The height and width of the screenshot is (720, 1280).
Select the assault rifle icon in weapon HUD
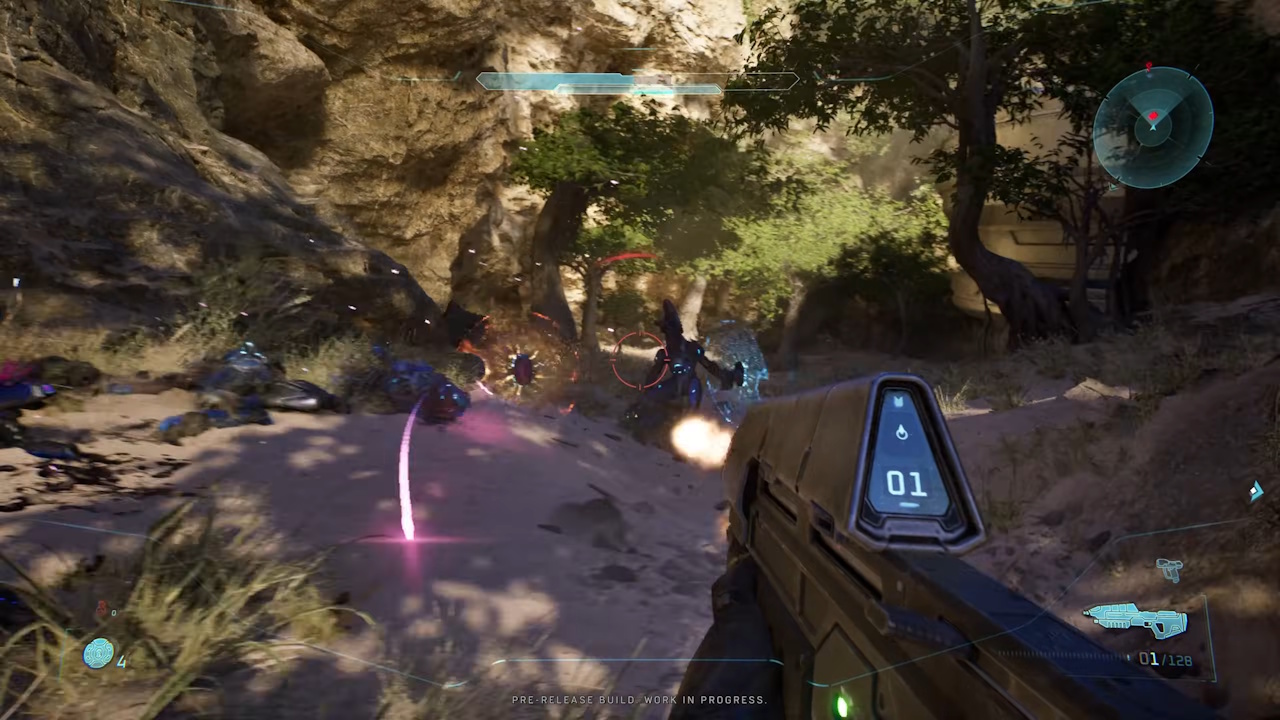click(x=1135, y=620)
